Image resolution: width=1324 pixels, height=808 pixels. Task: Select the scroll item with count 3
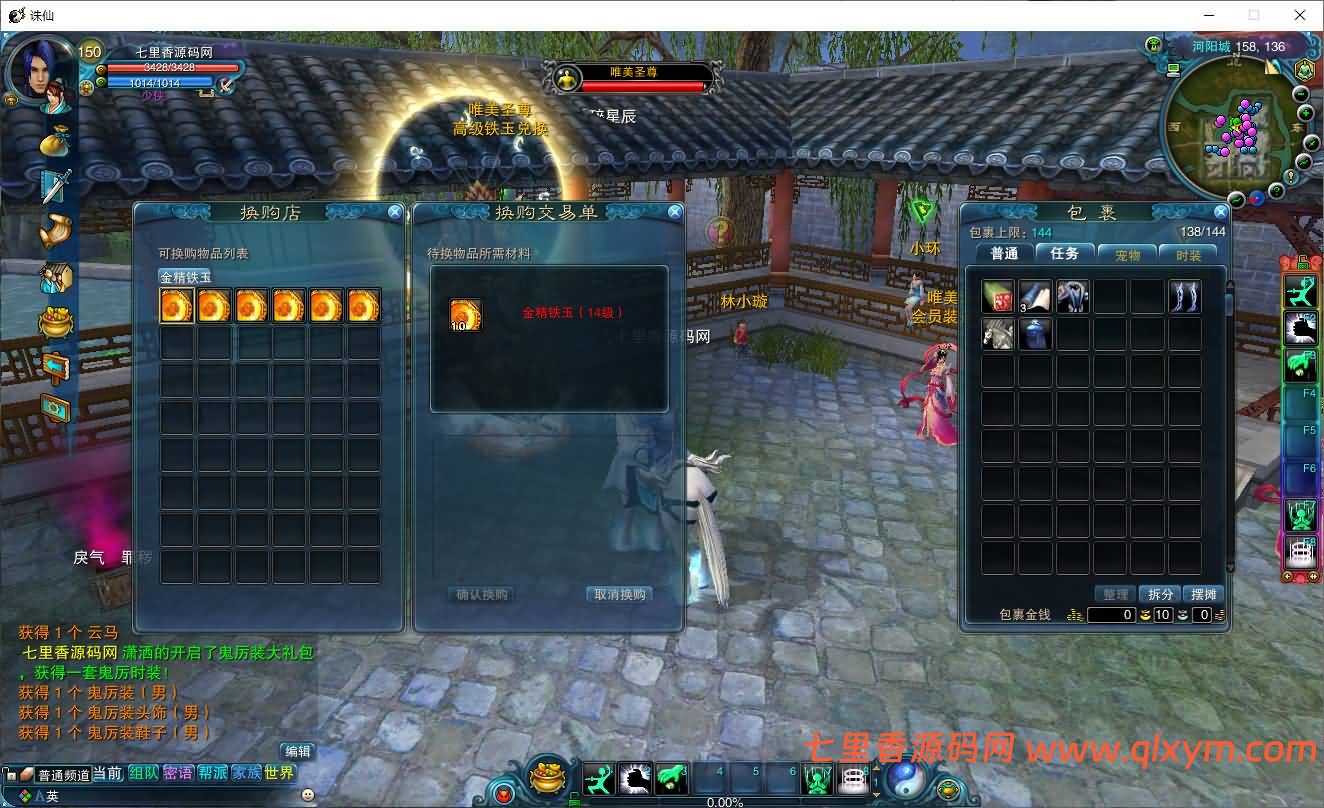tap(1035, 297)
